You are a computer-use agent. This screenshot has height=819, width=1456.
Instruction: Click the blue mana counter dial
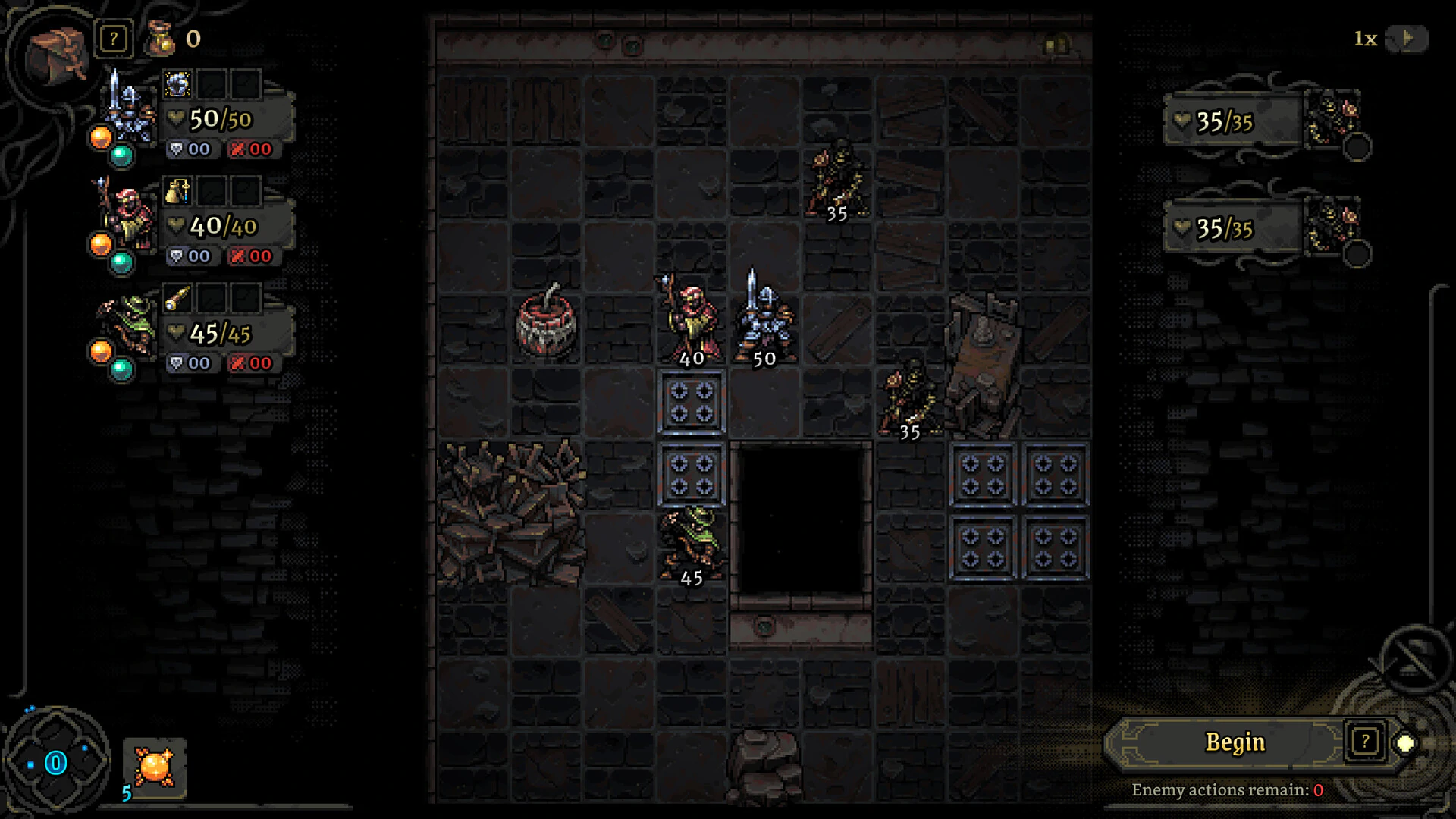pos(56,762)
